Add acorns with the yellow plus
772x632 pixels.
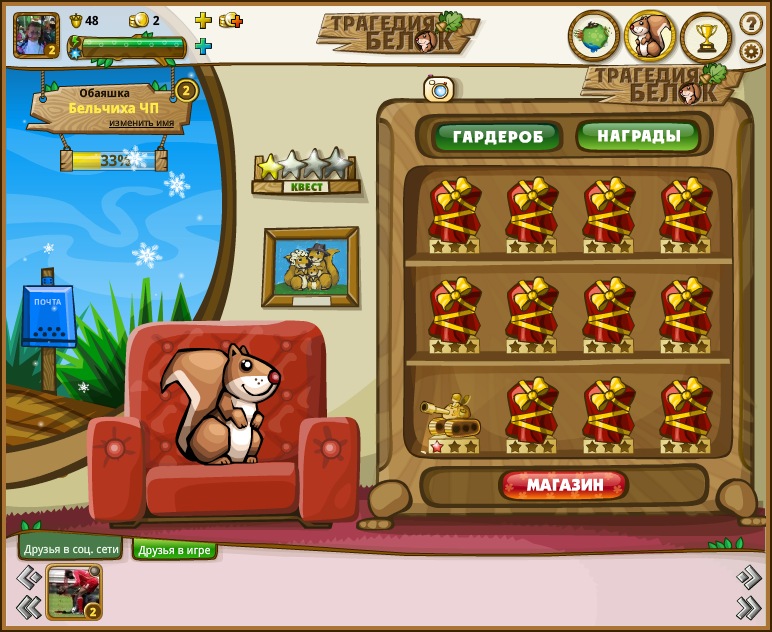tap(203, 20)
